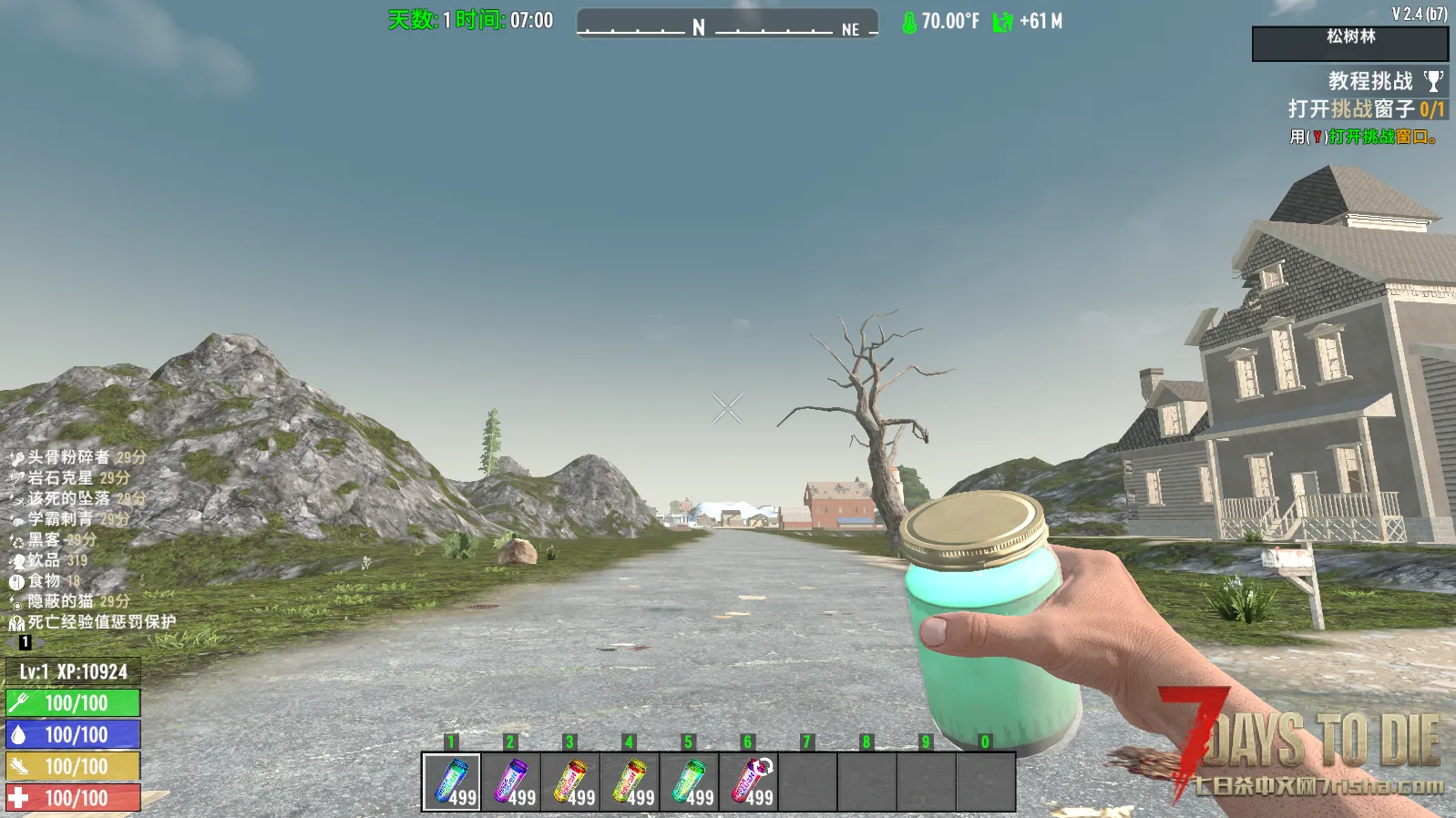This screenshot has width=1456, height=818.
Task: Click the trophy icon beside 教程挑战
Action: 1433,81
